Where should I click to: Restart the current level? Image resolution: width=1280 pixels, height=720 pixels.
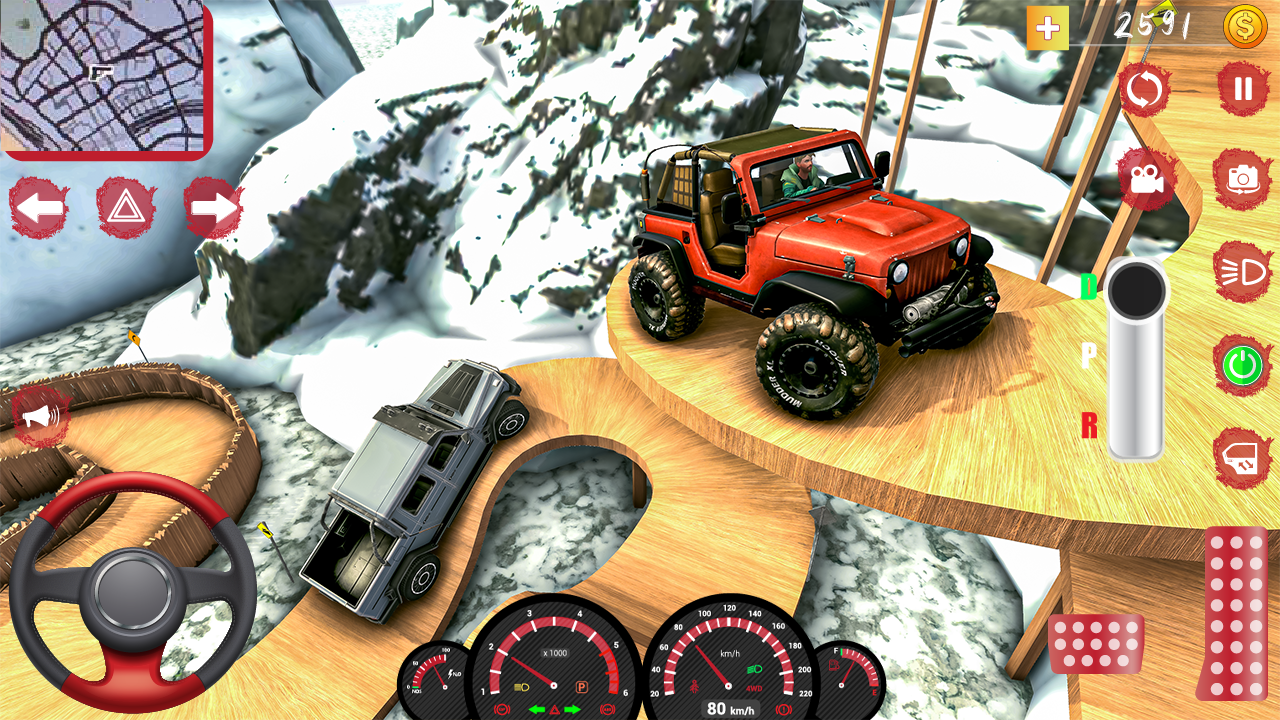[x=1147, y=88]
